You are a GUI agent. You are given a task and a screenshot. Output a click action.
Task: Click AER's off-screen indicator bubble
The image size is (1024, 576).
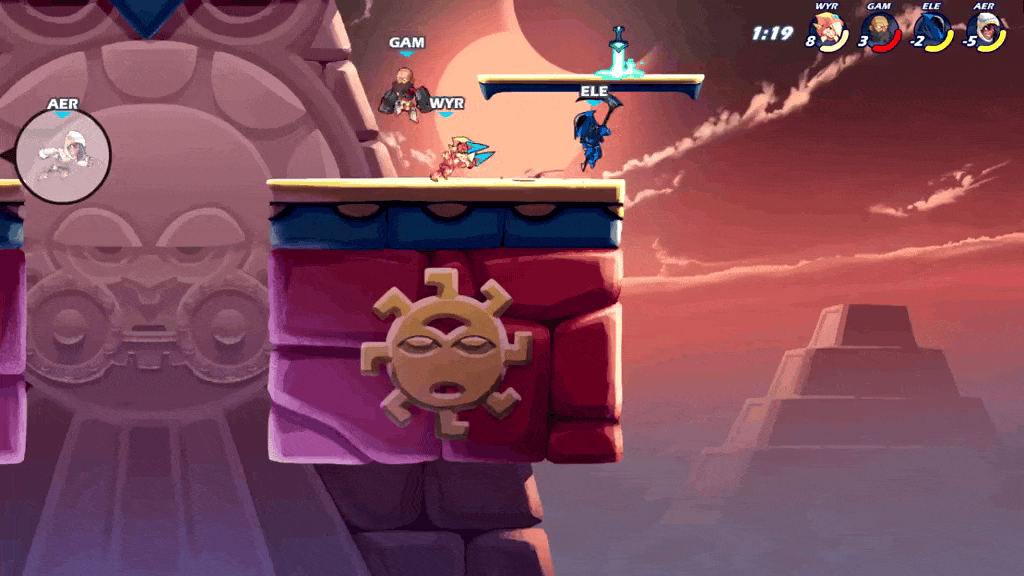[63, 155]
